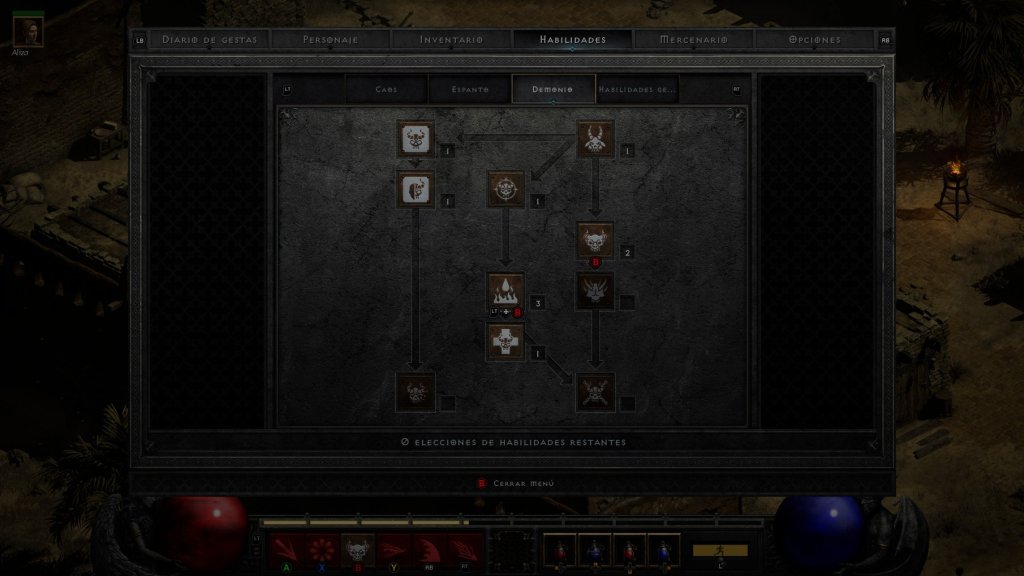Pick the locked demon skull with crossed swords
The height and width of the screenshot is (576, 1024).
(x=596, y=392)
